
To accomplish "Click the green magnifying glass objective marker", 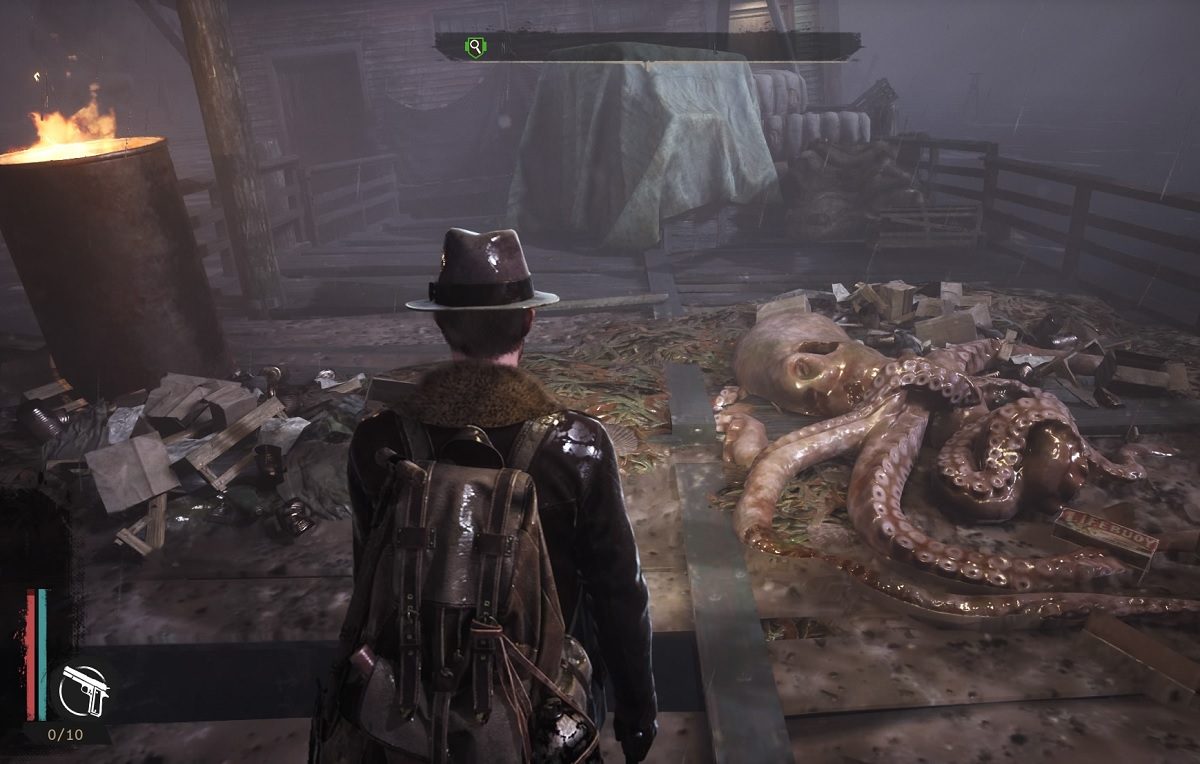I will (475, 46).
